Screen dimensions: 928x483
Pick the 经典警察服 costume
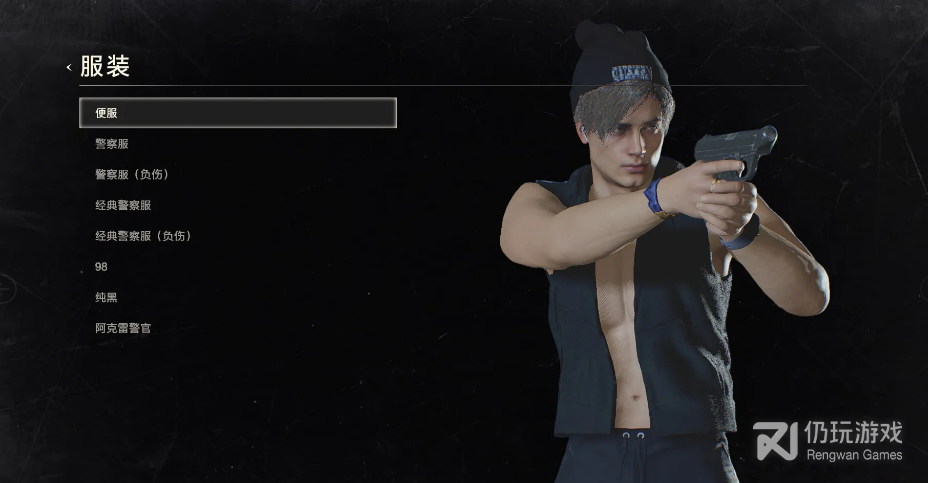pyautogui.click(x=123, y=205)
